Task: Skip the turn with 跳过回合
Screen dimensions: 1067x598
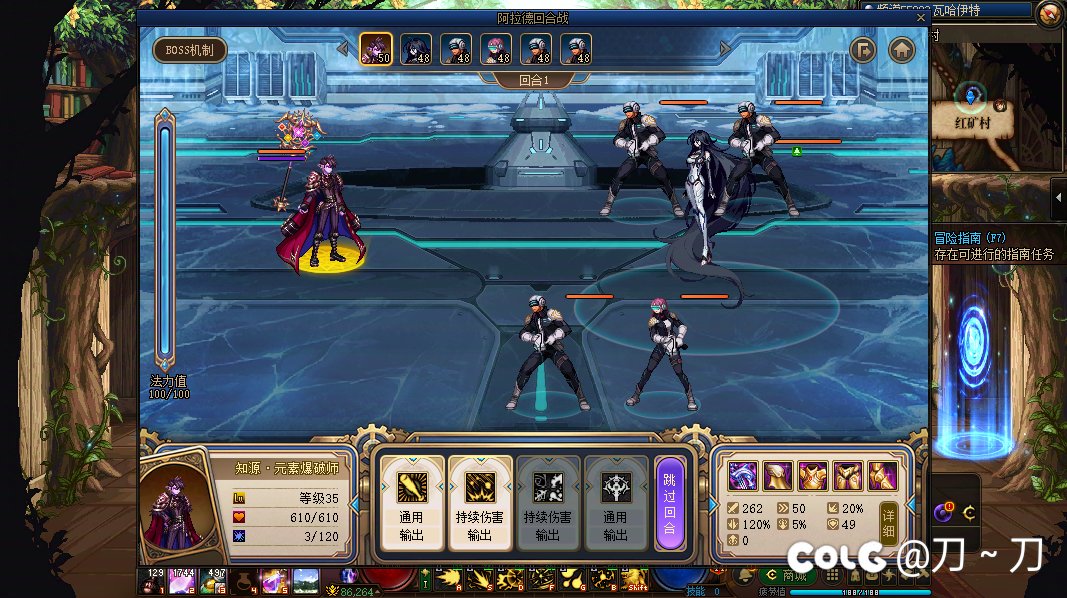Action: coord(669,502)
